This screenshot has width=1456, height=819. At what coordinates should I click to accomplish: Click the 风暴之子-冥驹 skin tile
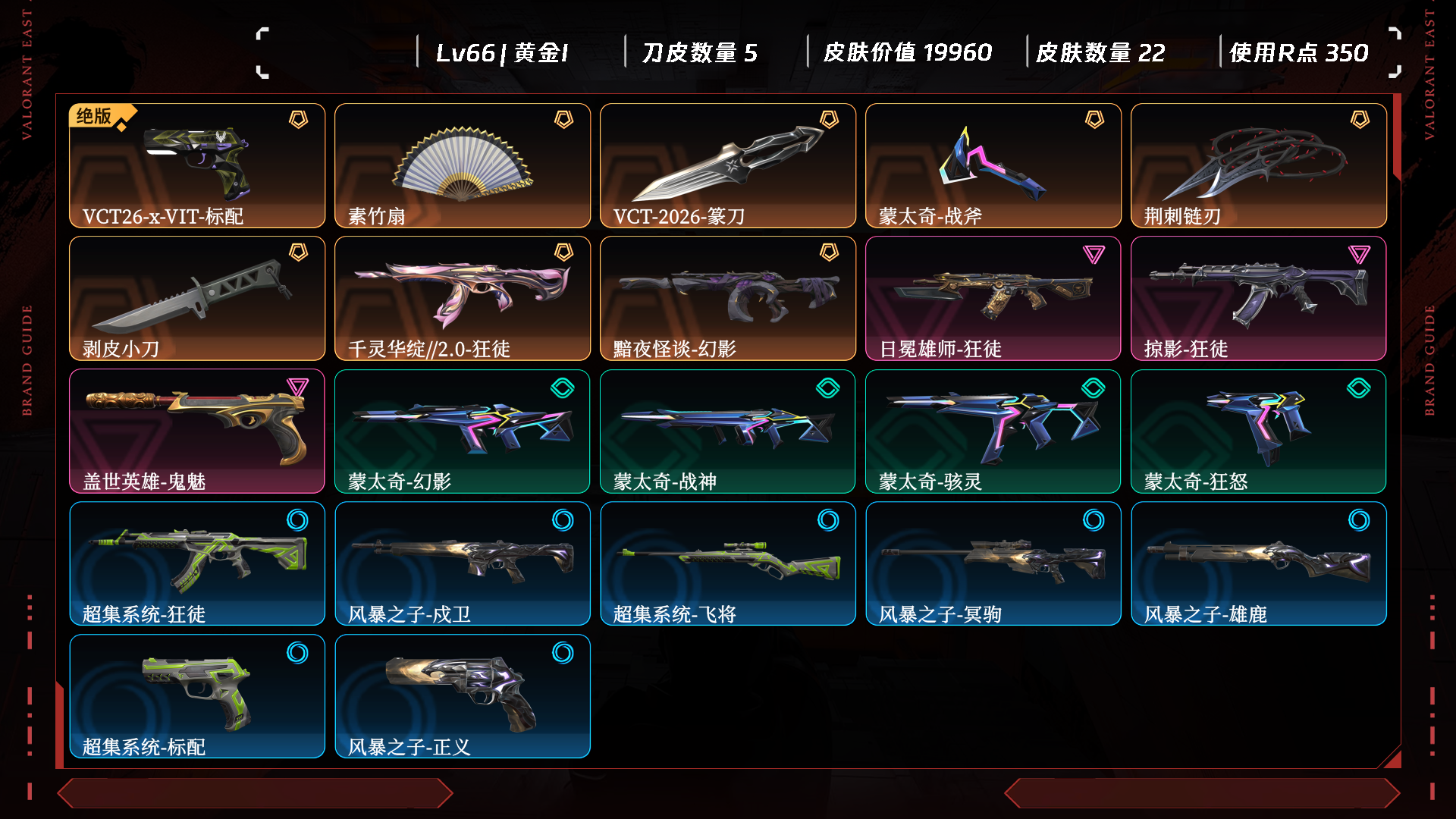tap(993, 563)
